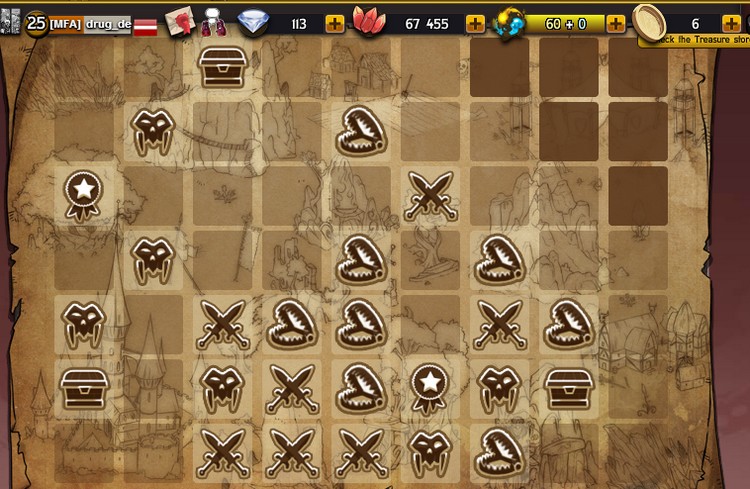Open the red scroll icon in top bar
750x489 pixels.
181,22
